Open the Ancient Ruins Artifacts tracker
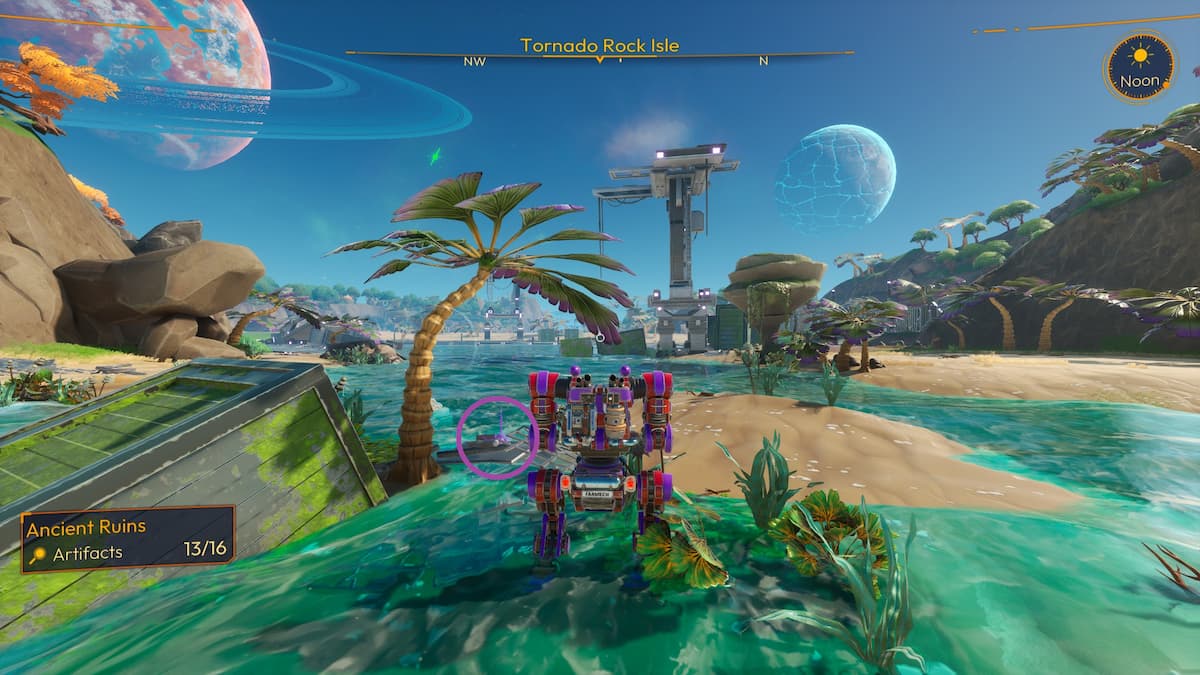The height and width of the screenshot is (675, 1200). (x=128, y=539)
